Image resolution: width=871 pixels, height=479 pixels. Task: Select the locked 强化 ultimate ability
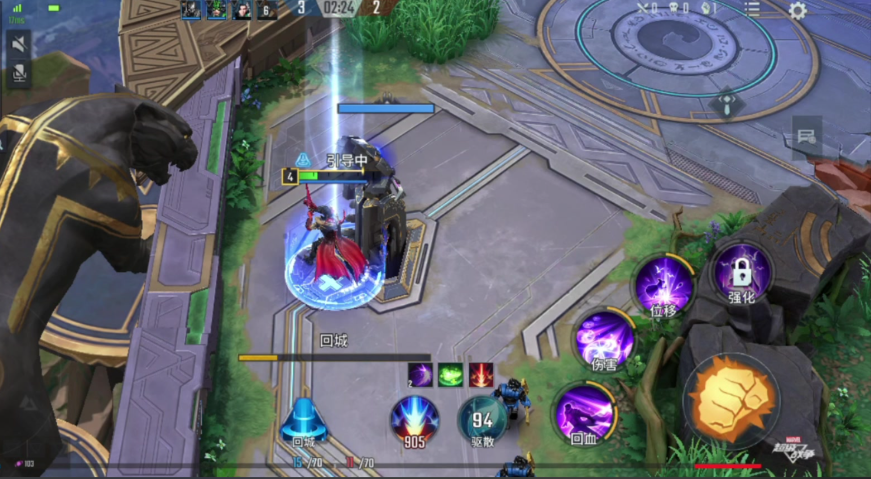[741, 273]
